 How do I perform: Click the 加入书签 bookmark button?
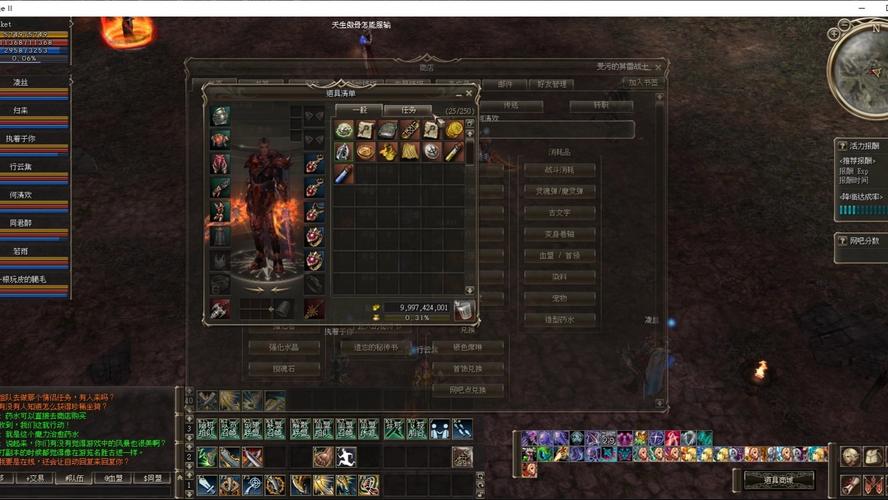click(642, 83)
